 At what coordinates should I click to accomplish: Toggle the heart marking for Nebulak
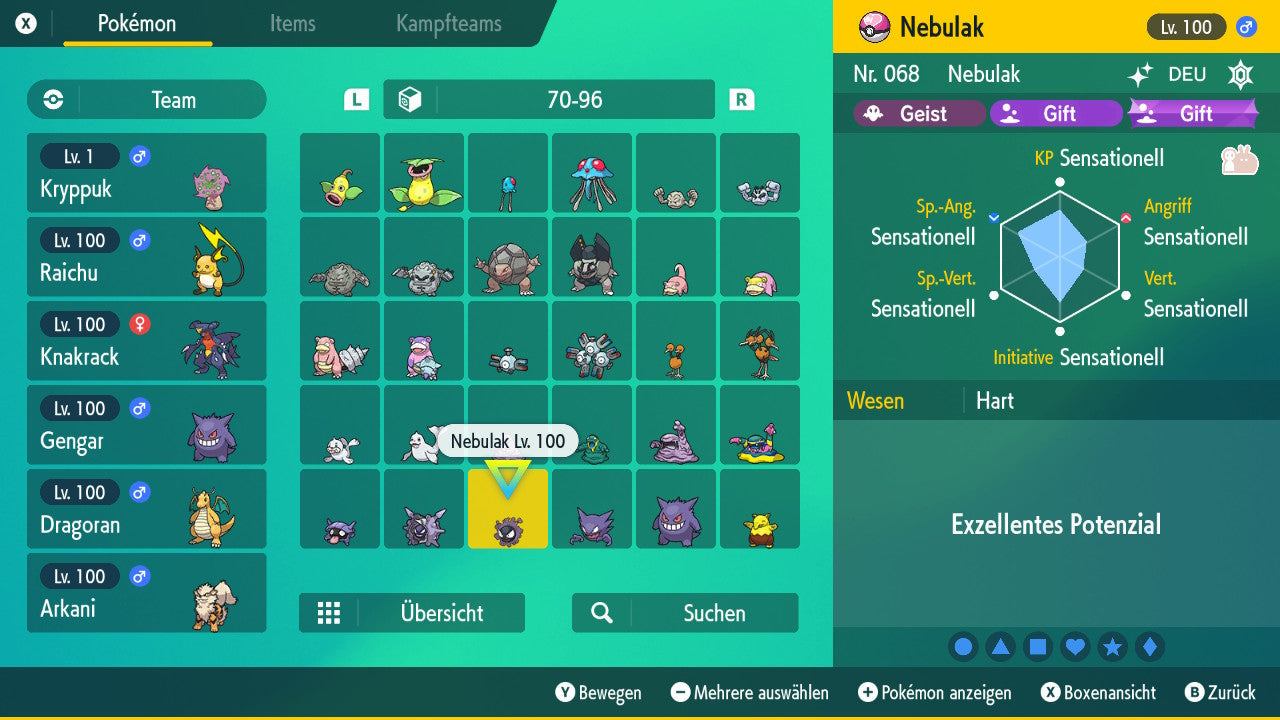point(1075,646)
